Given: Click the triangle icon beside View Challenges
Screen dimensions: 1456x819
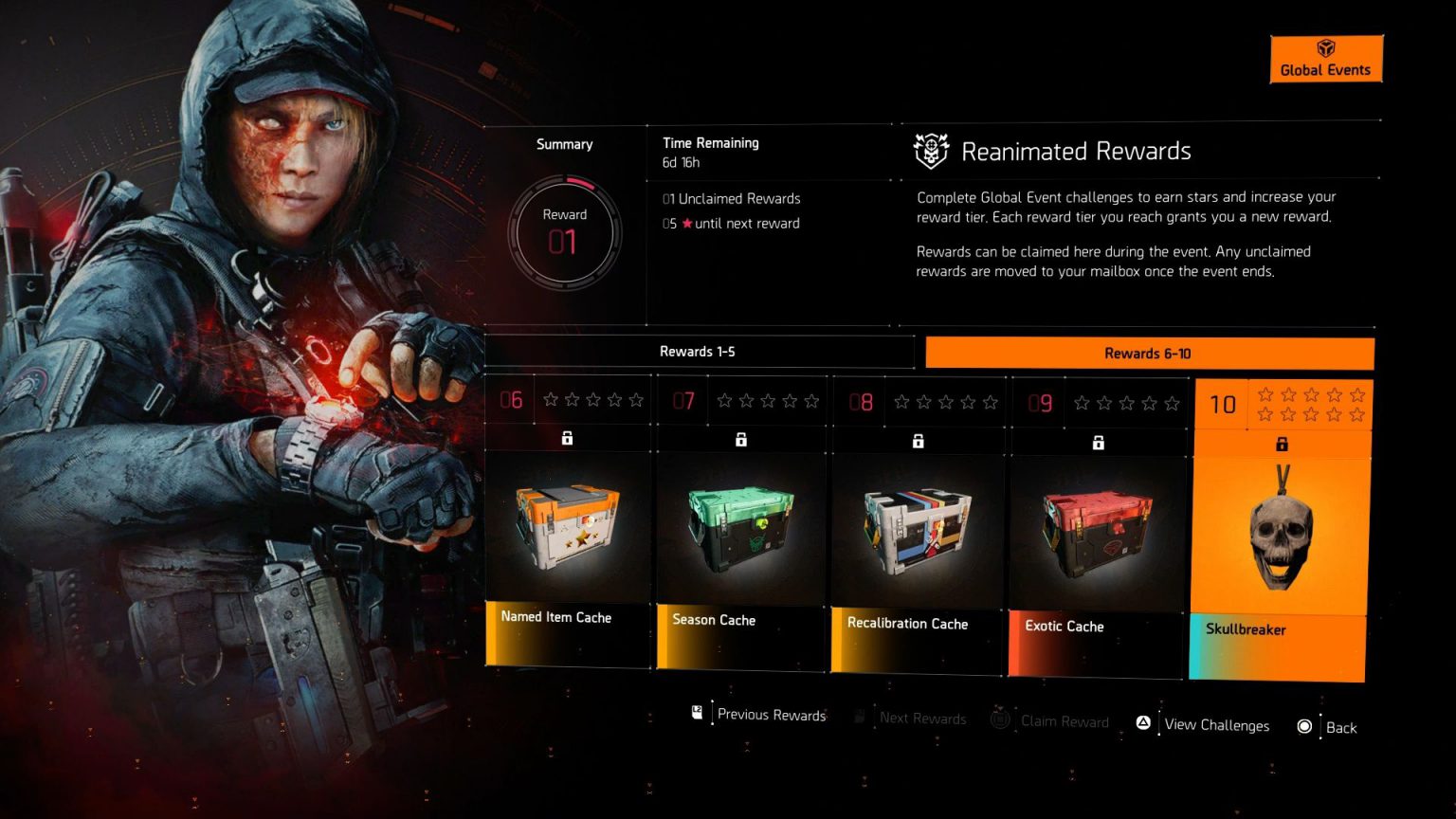Looking at the screenshot, I should tap(1144, 722).
